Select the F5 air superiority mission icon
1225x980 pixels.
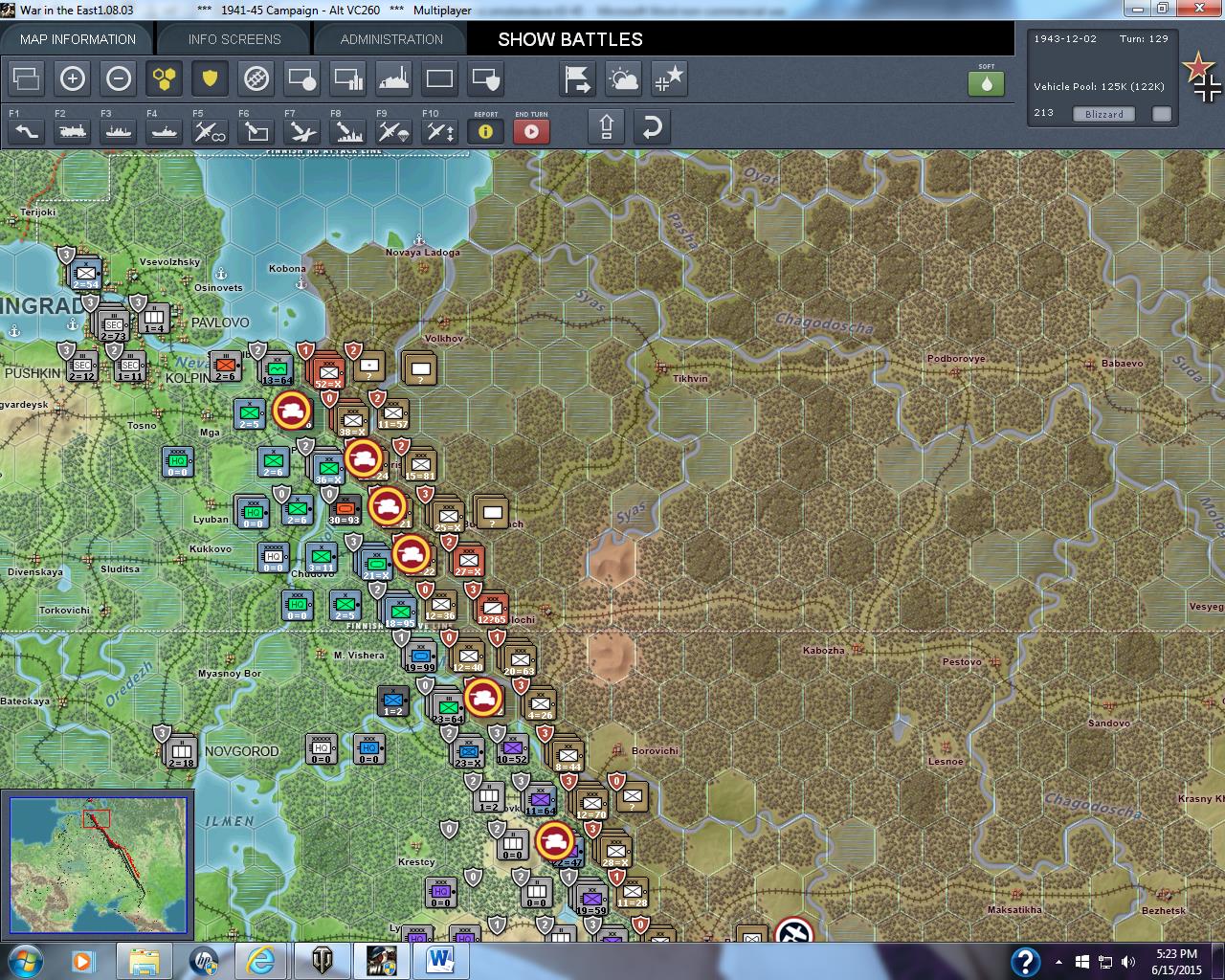(209, 131)
